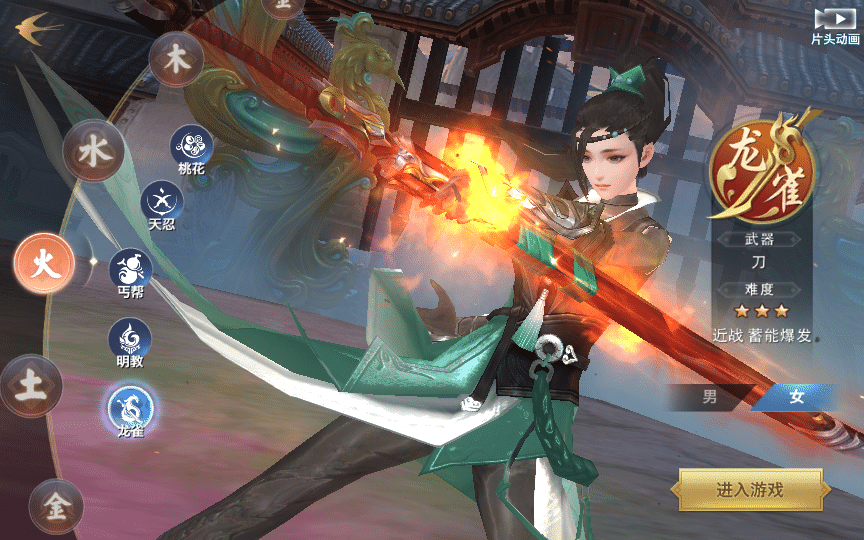Choose the 水 water element
The width and height of the screenshot is (864, 540).
[93, 152]
